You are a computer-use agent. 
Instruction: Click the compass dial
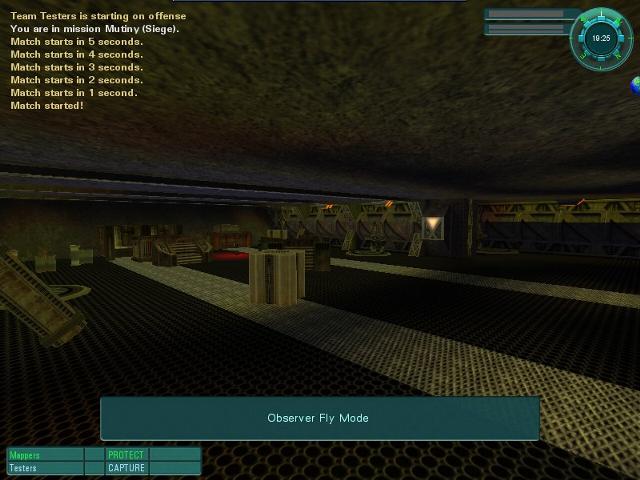click(x=600, y=37)
